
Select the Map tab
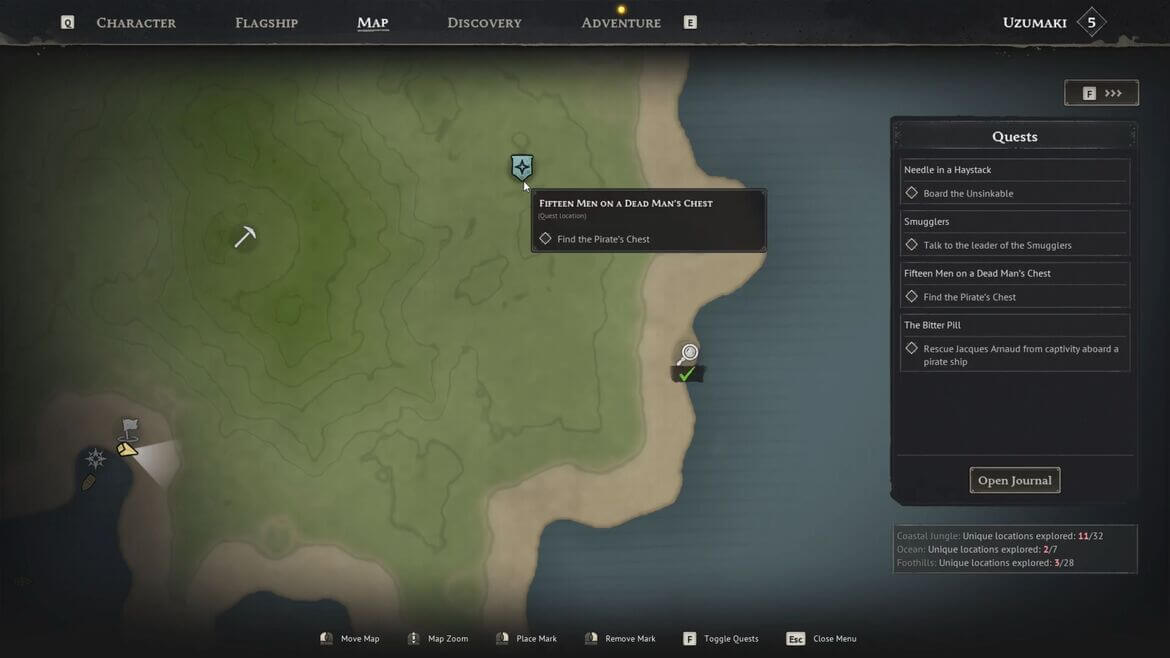tap(372, 23)
